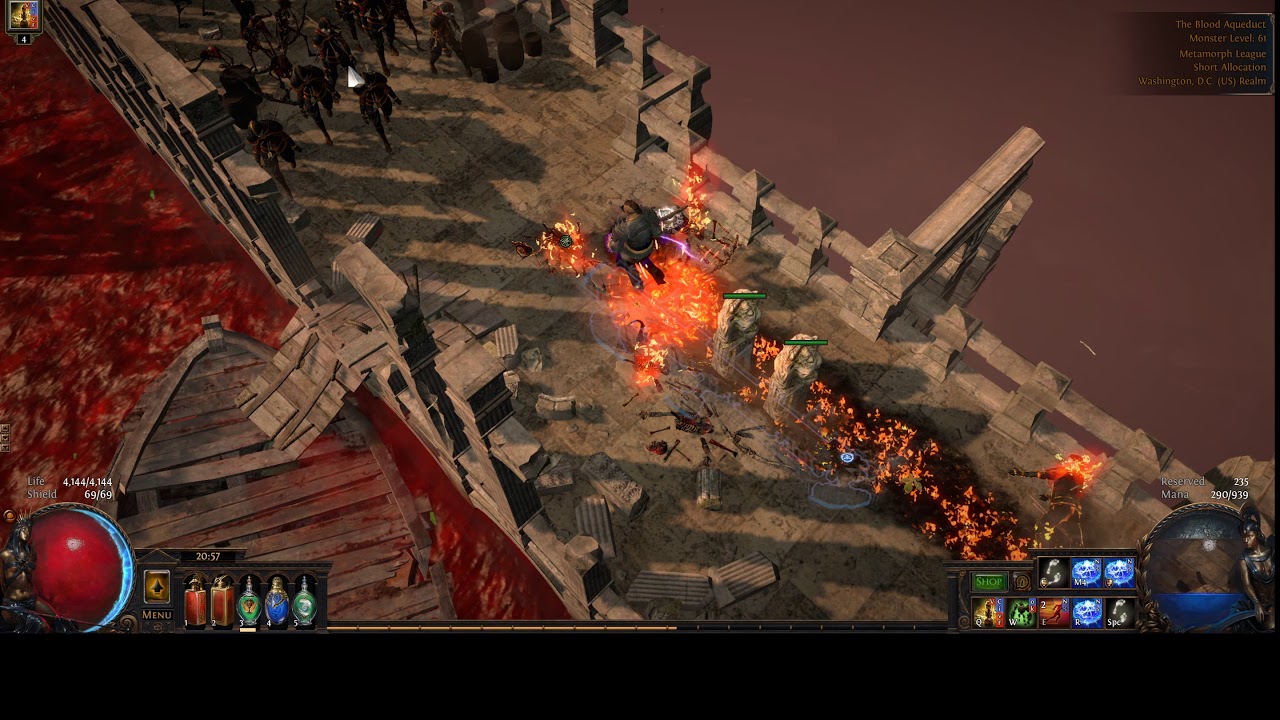Open the Menu button beside the life orb
1280x720 pixels.
tap(157, 615)
